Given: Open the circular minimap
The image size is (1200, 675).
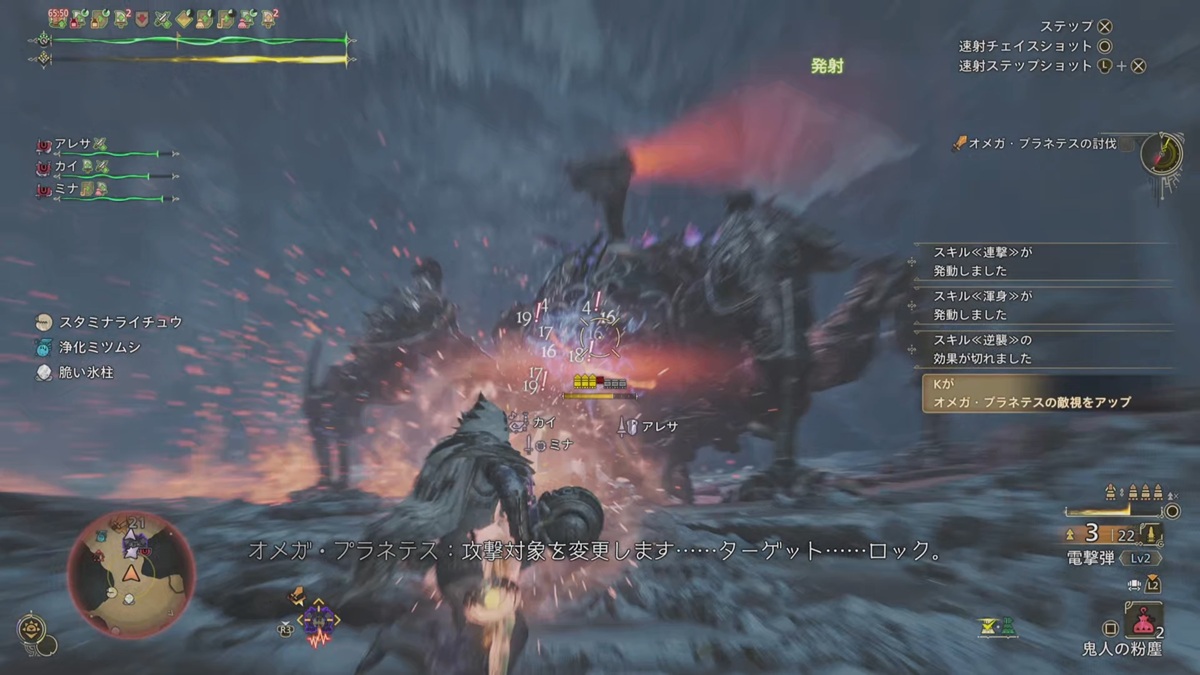Looking at the screenshot, I should 131,573.
